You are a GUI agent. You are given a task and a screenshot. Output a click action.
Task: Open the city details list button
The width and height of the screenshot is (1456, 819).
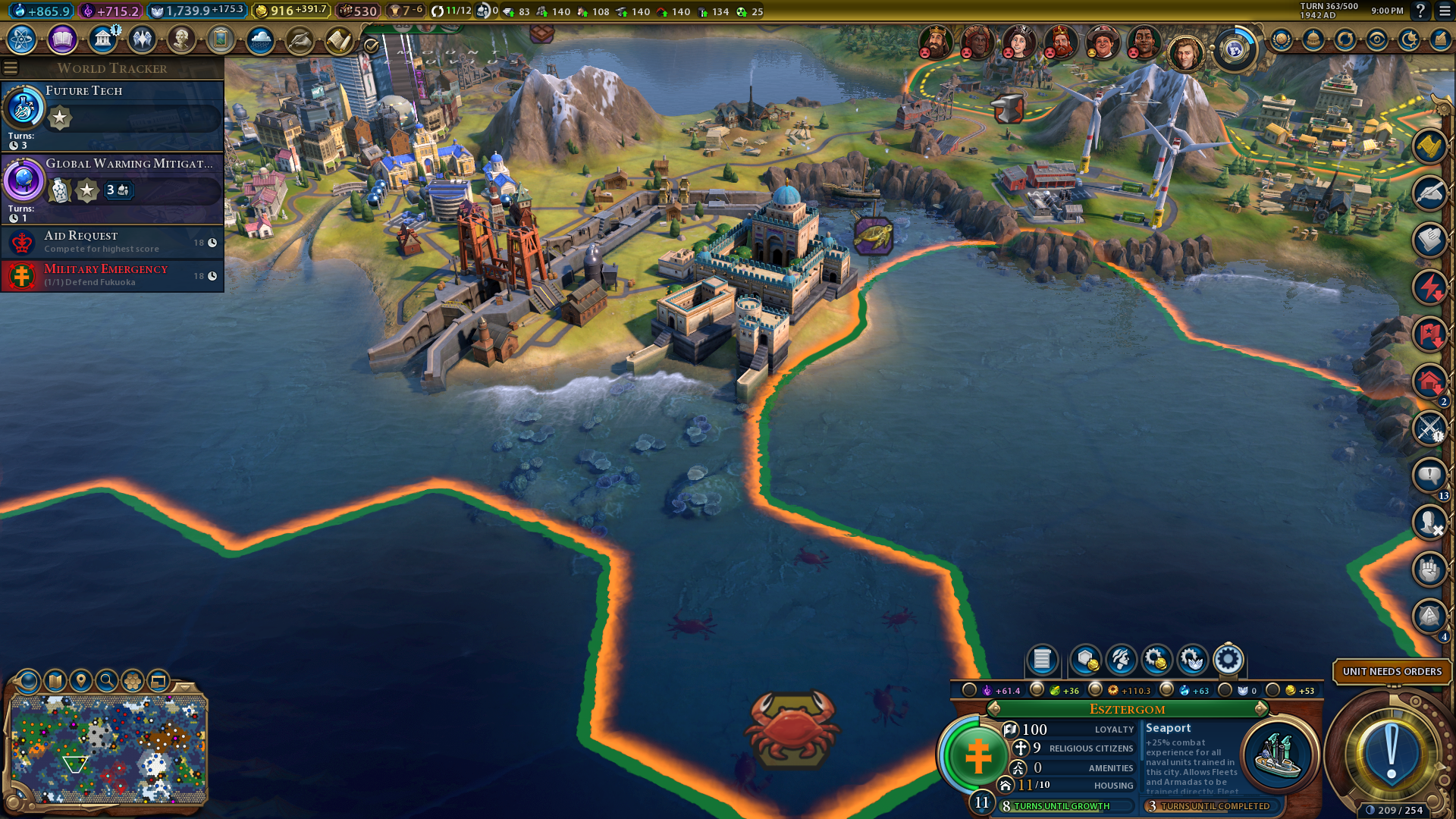coord(1042,660)
